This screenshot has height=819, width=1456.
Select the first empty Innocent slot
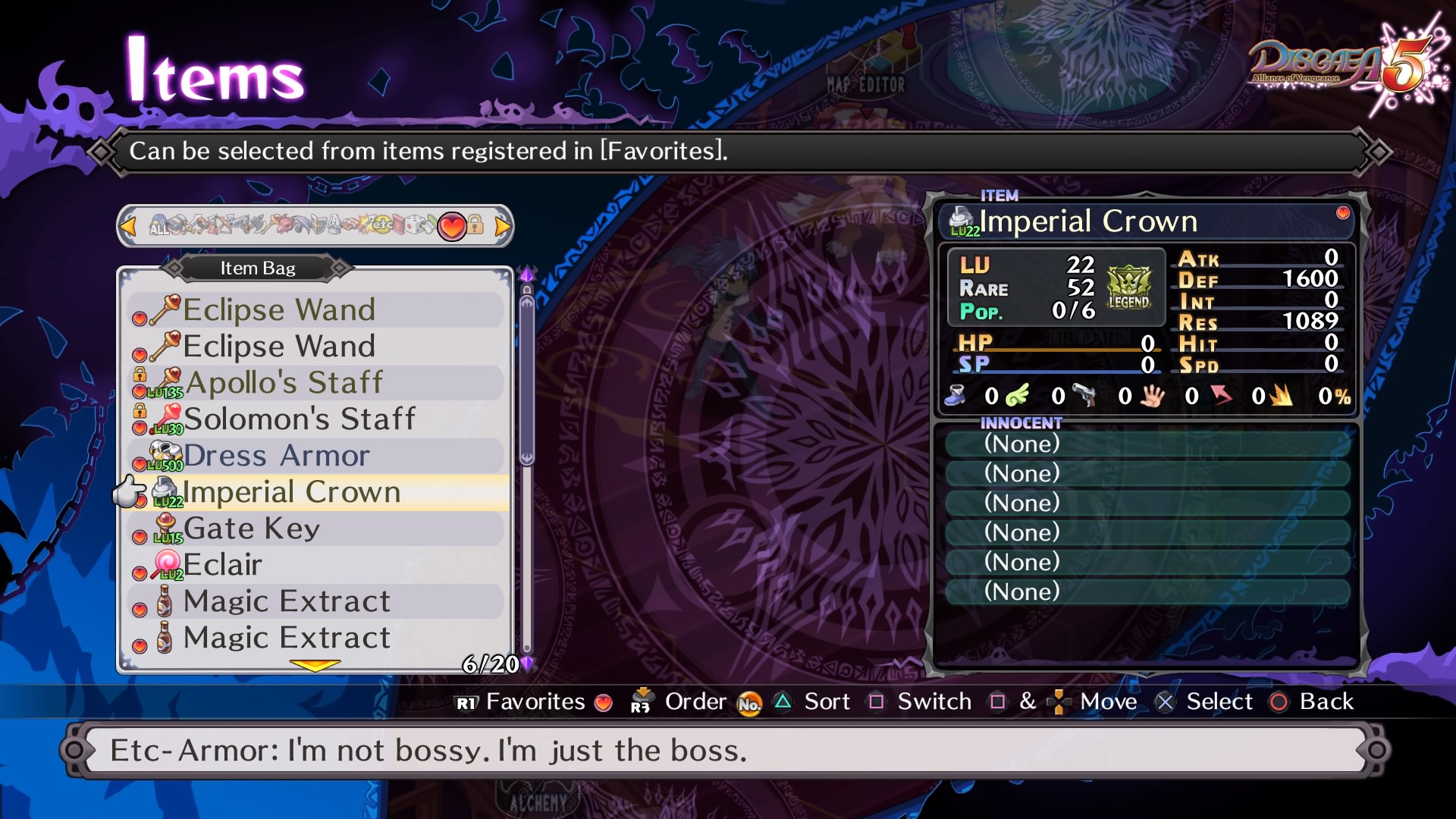coord(1145,444)
